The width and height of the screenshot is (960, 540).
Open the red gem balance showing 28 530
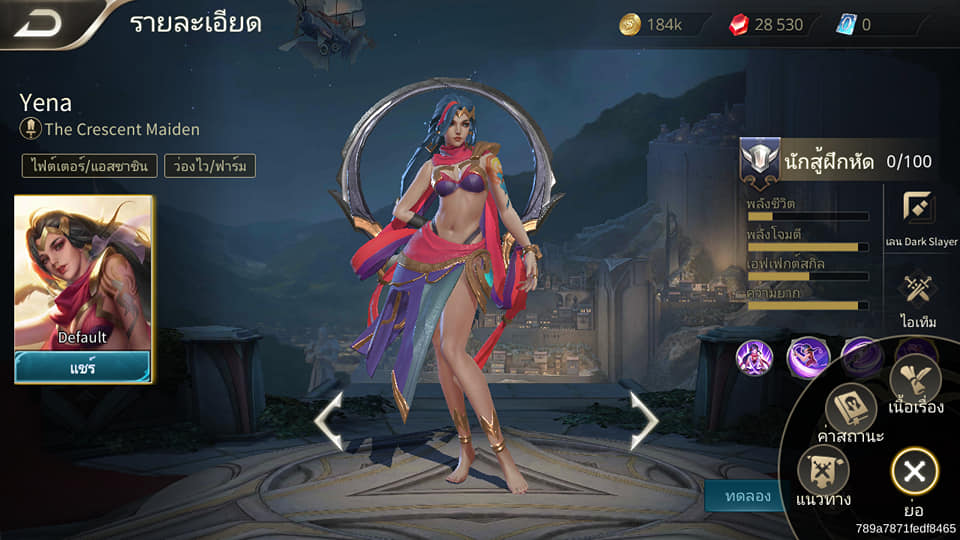tap(768, 24)
